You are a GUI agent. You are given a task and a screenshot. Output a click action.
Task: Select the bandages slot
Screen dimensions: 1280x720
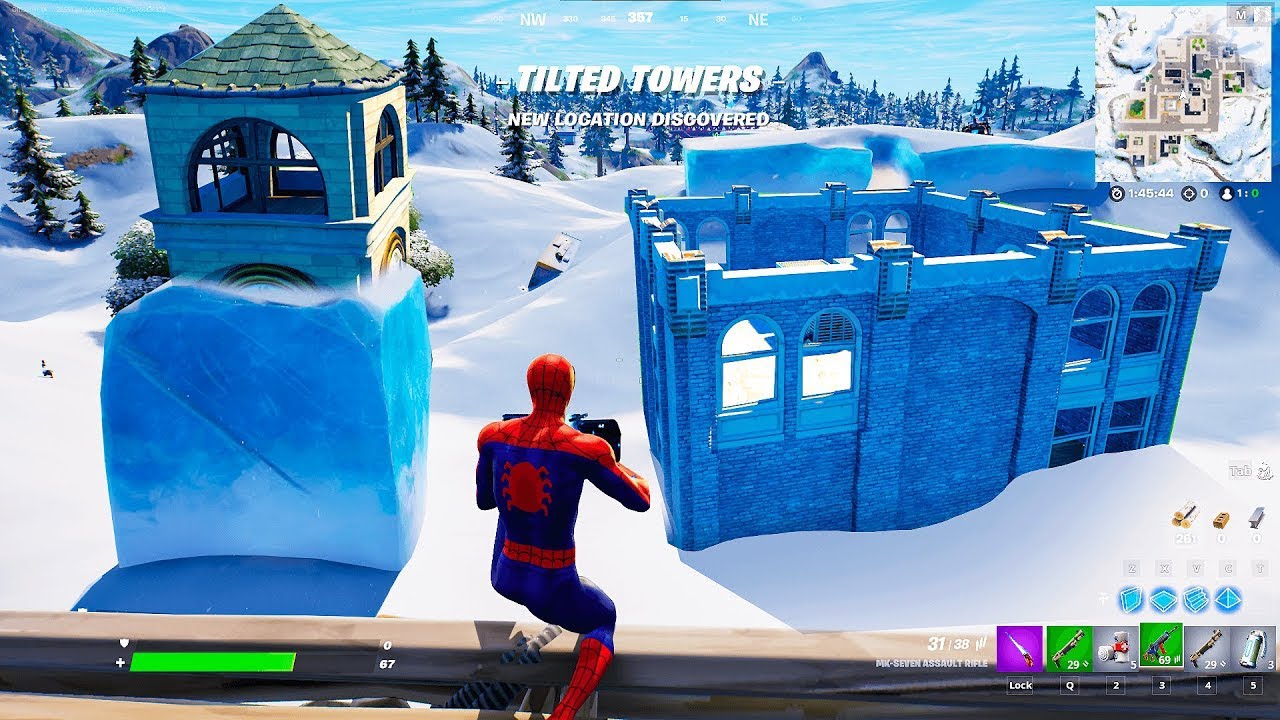click(x=1115, y=649)
